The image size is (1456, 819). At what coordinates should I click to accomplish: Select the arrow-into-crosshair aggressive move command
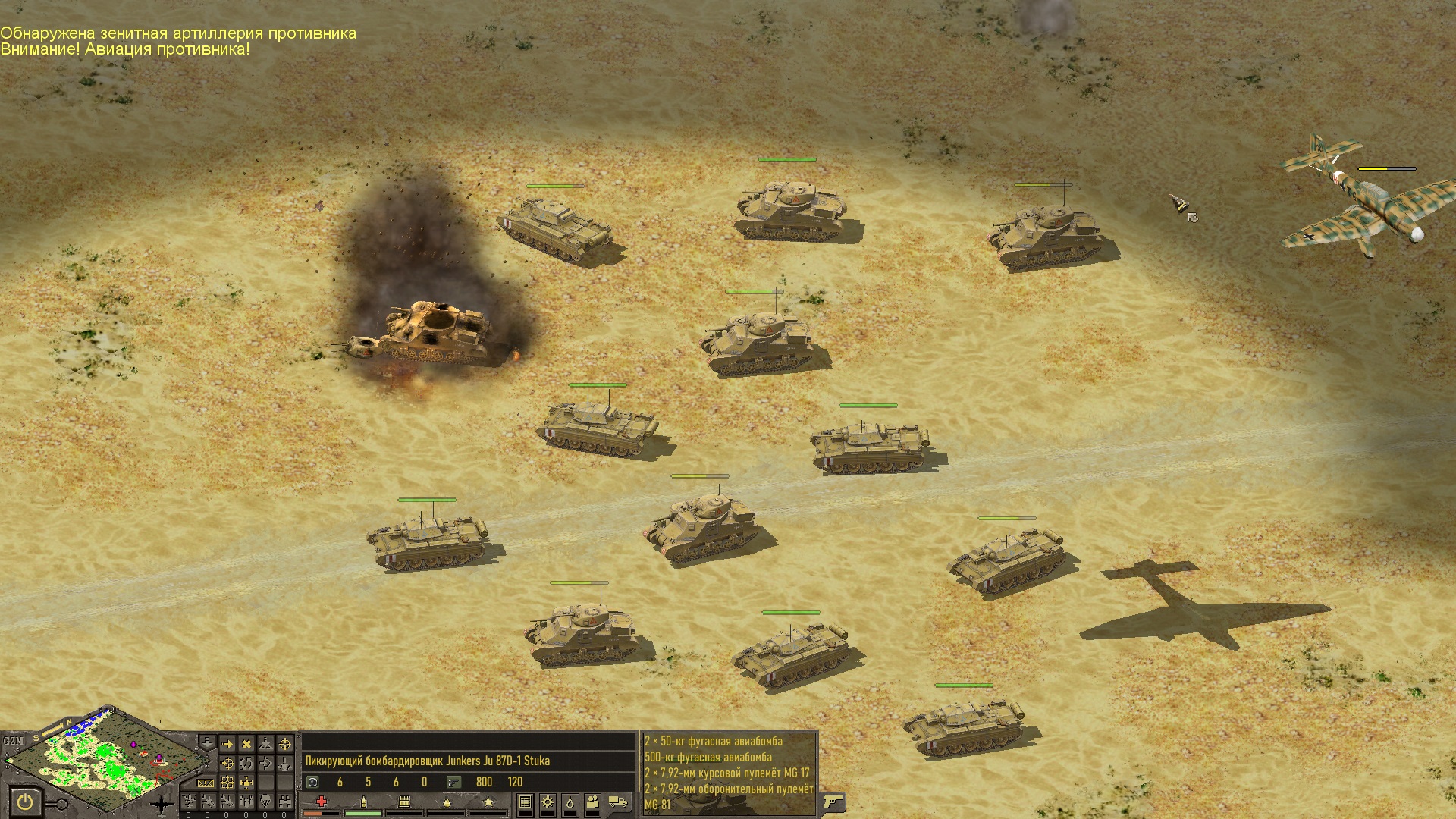[x=227, y=764]
